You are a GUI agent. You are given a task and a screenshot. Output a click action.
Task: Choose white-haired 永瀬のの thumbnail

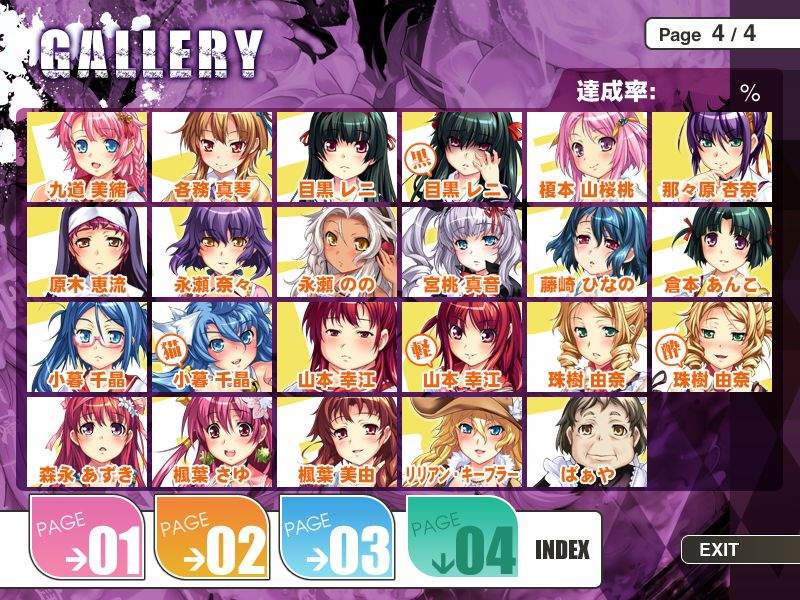click(337, 251)
